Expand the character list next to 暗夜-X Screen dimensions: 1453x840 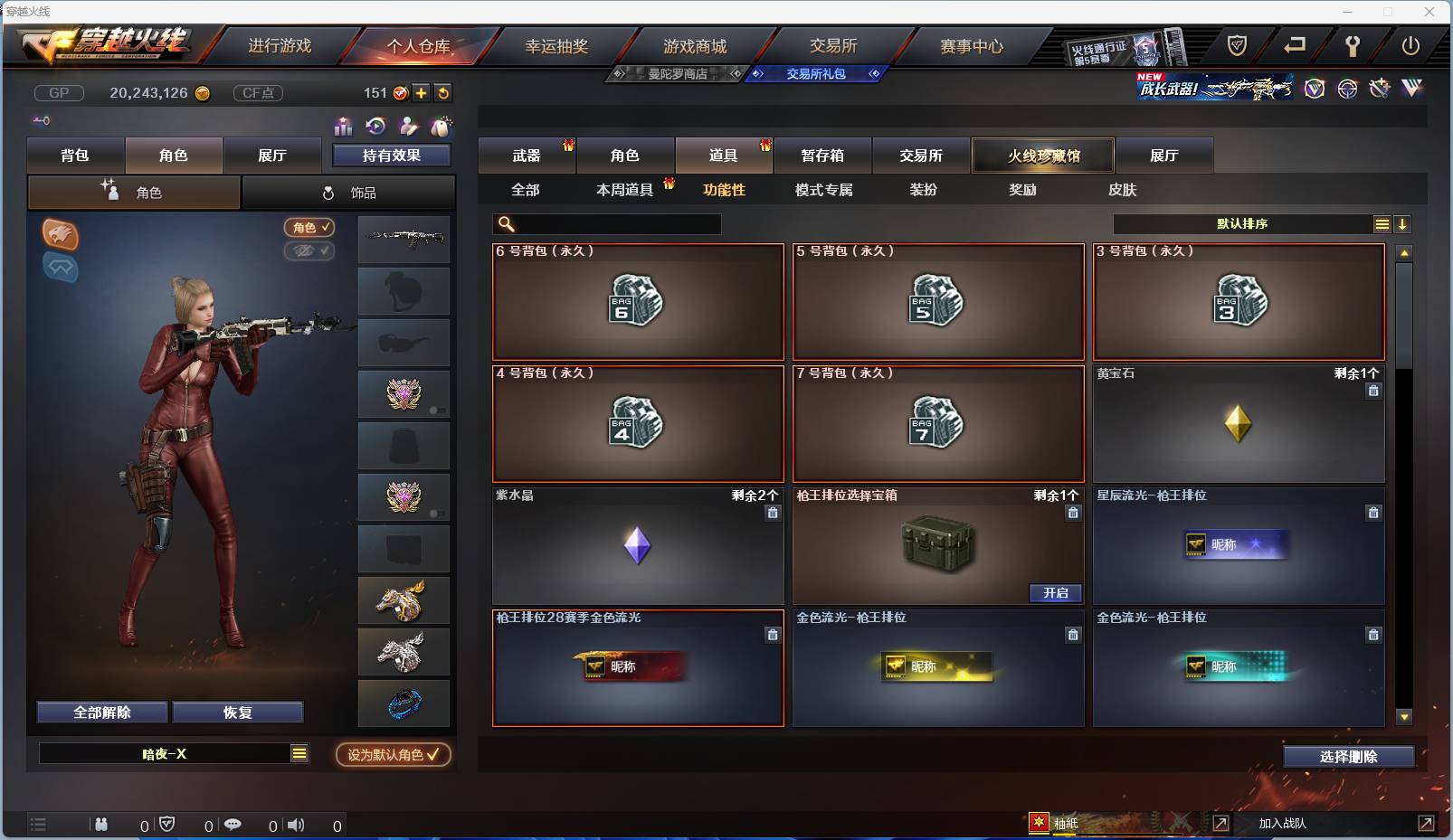[299, 751]
